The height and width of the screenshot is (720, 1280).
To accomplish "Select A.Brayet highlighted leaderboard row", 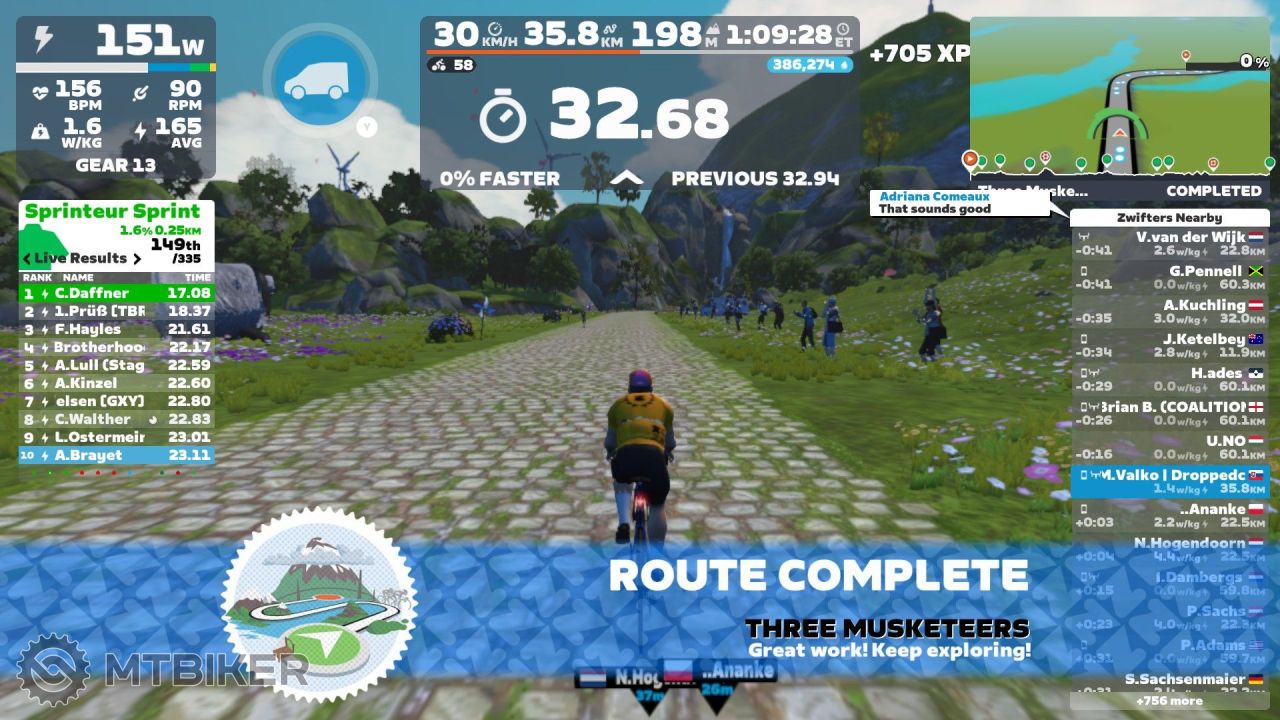I will click(116, 455).
